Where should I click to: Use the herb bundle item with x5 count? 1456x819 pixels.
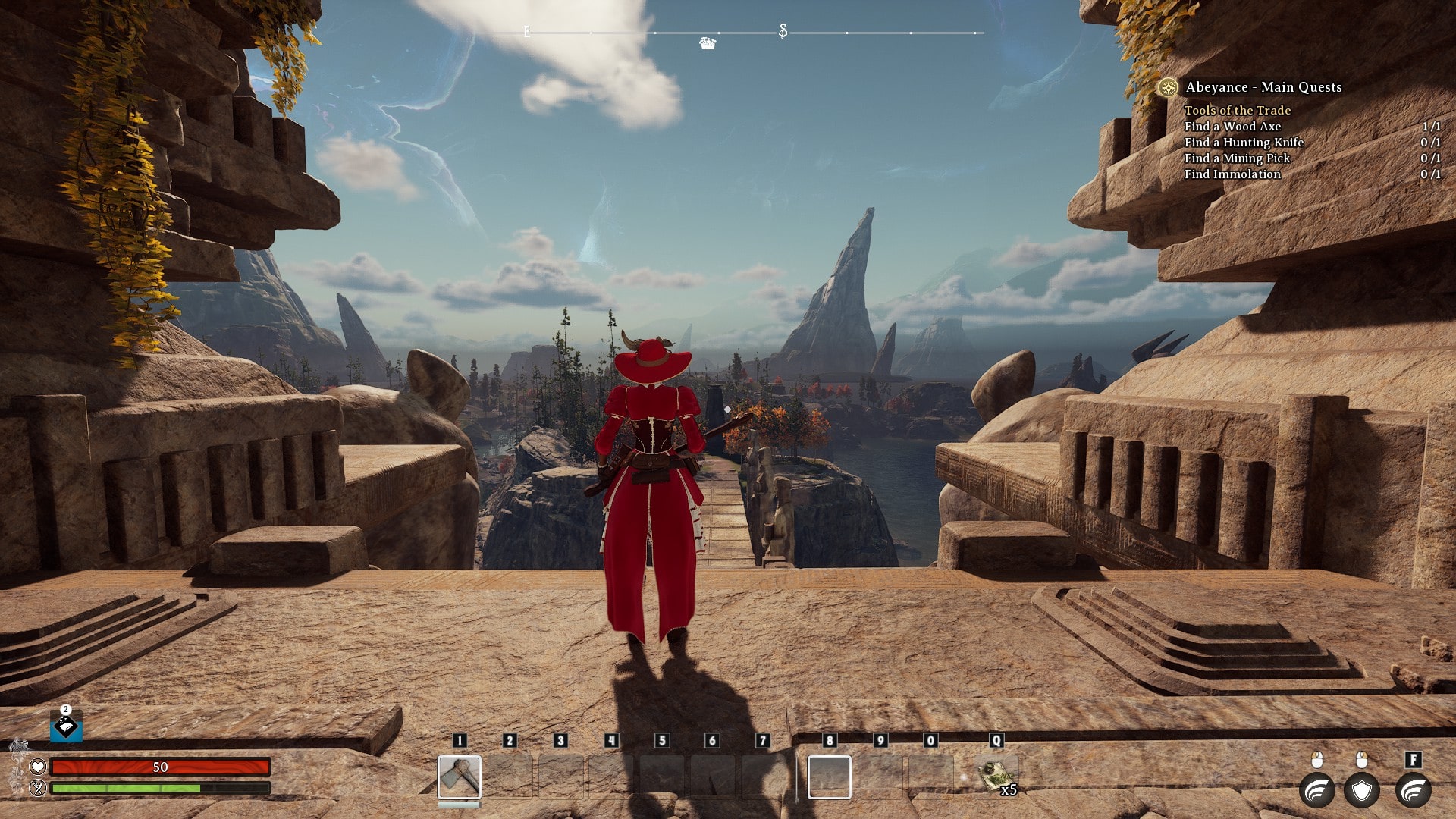[996, 776]
